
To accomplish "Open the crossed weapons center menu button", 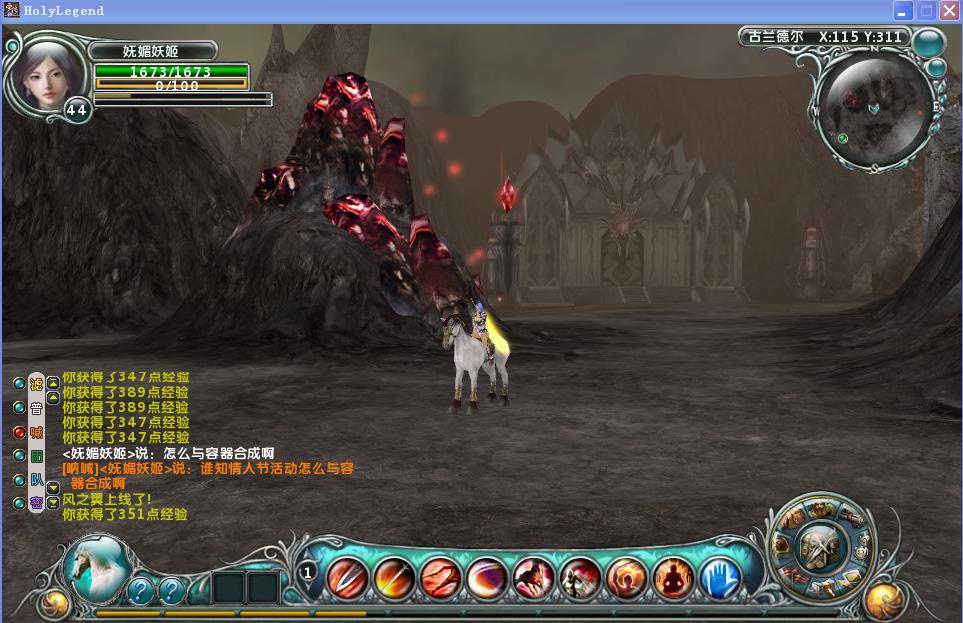I will pyautogui.click(x=821, y=546).
